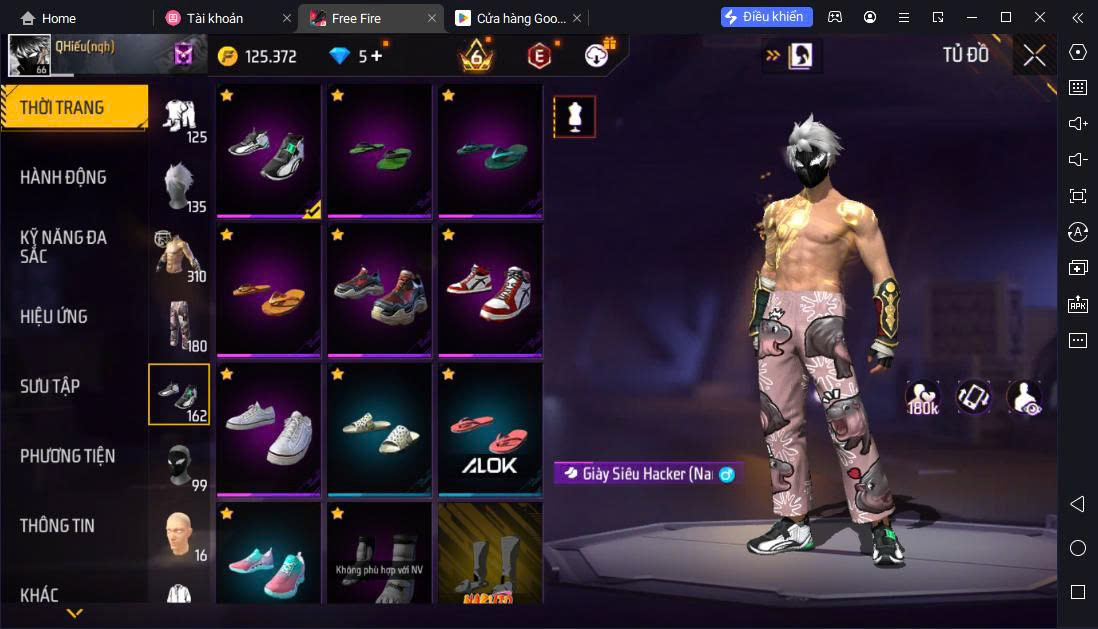Choose the hair category with 135 items
The width and height of the screenshot is (1098, 629).
tap(179, 187)
